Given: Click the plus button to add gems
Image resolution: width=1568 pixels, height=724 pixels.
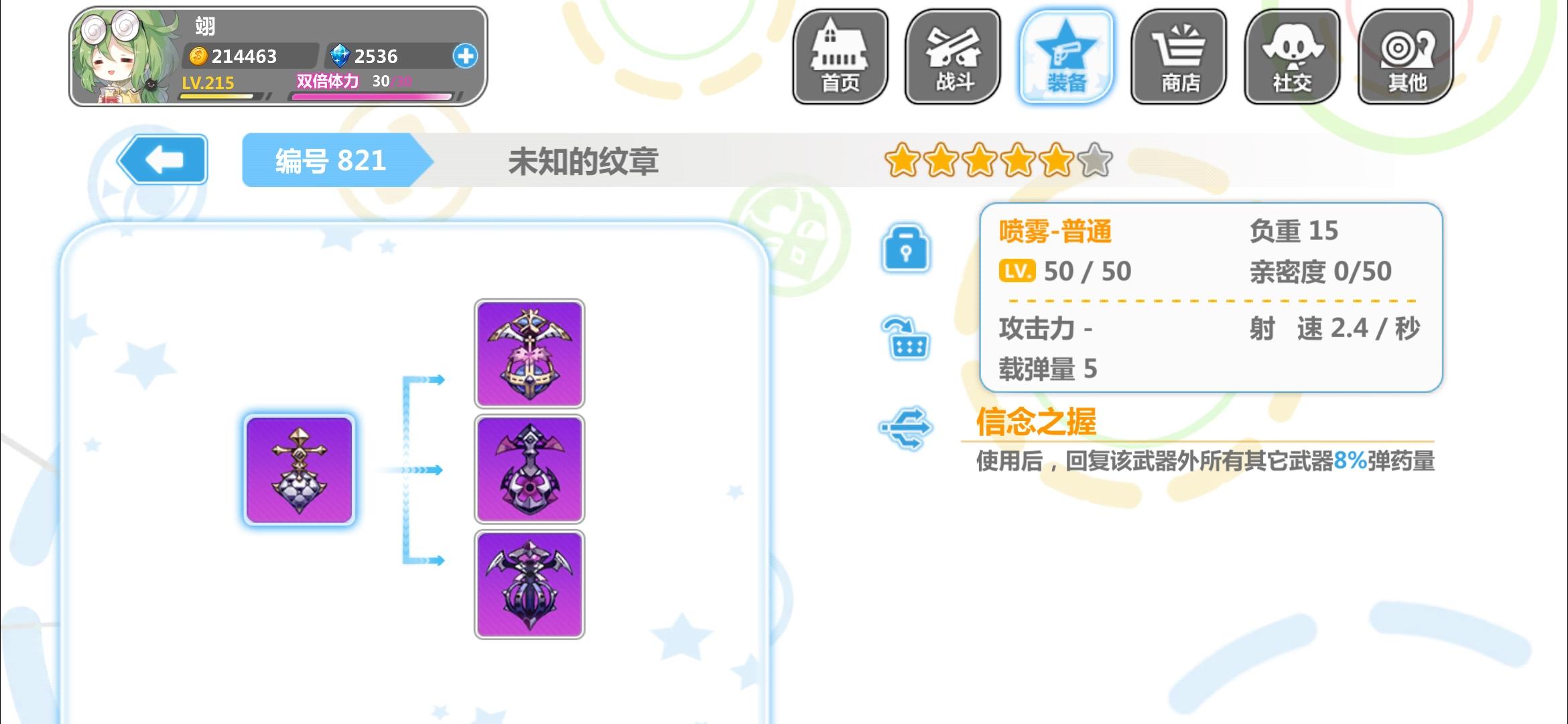Looking at the screenshot, I should pyautogui.click(x=467, y=57).
